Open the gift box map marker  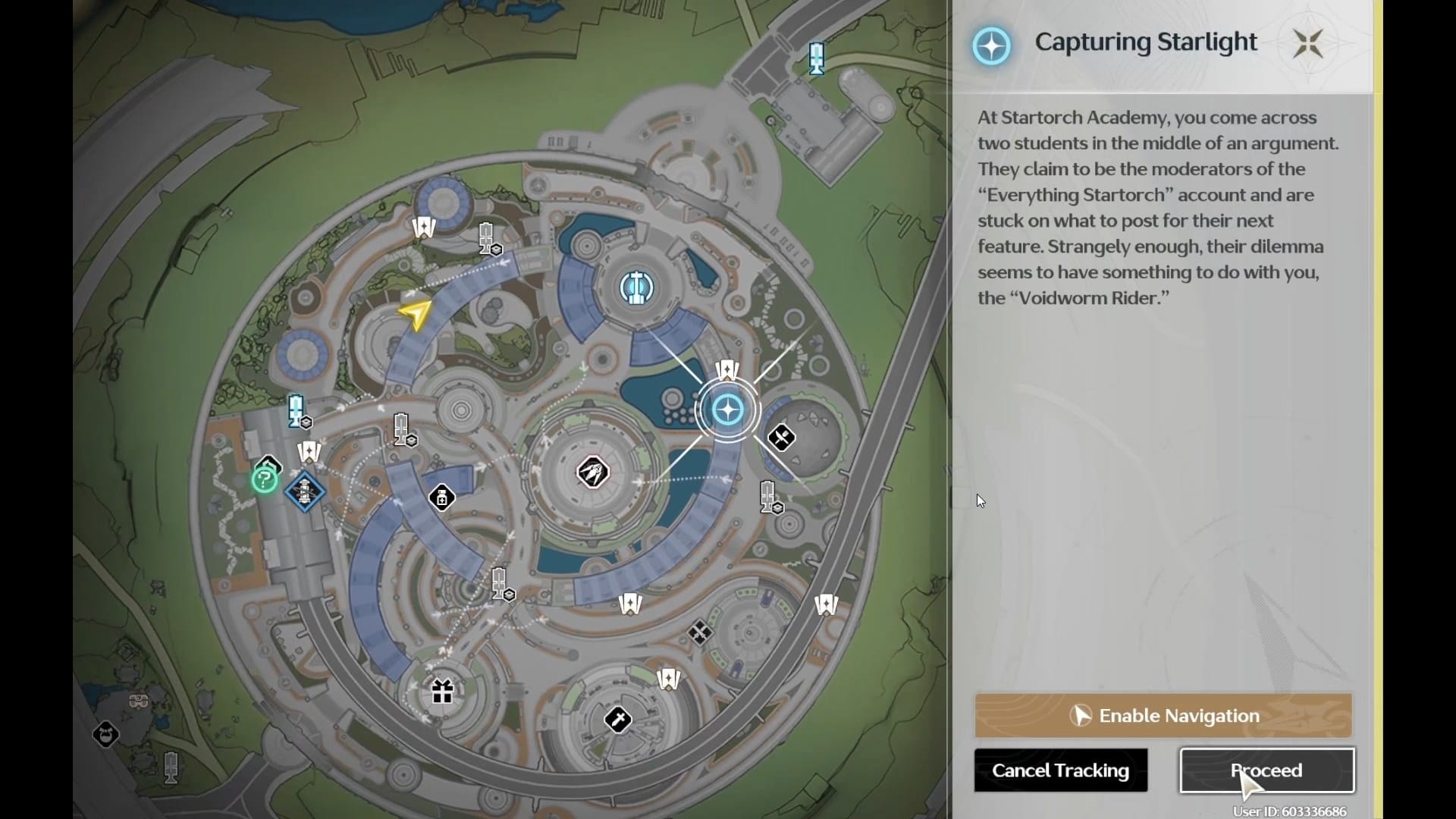[x=442, y=692]
